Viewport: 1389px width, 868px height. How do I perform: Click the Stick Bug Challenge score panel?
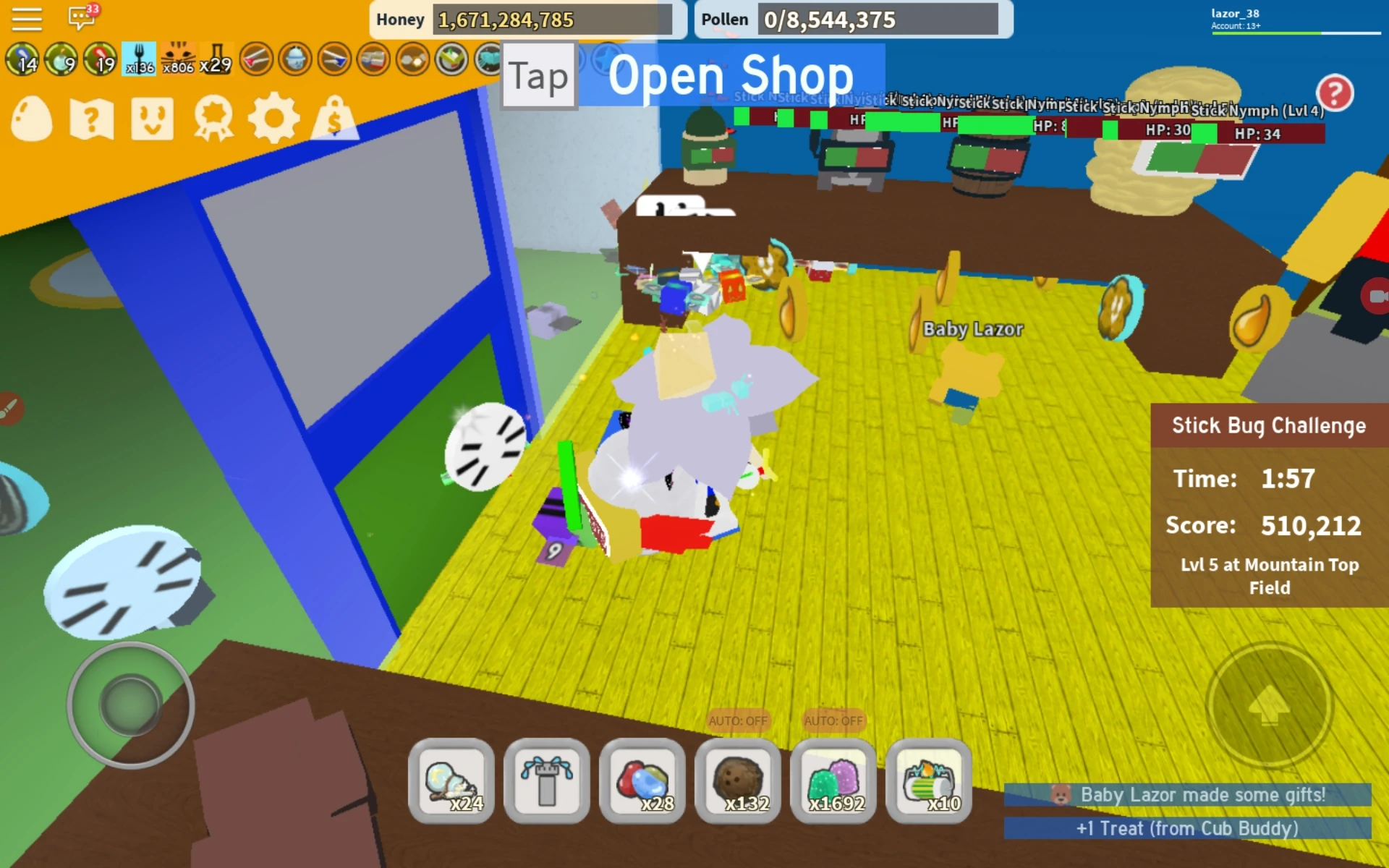tap(1270, 506)
